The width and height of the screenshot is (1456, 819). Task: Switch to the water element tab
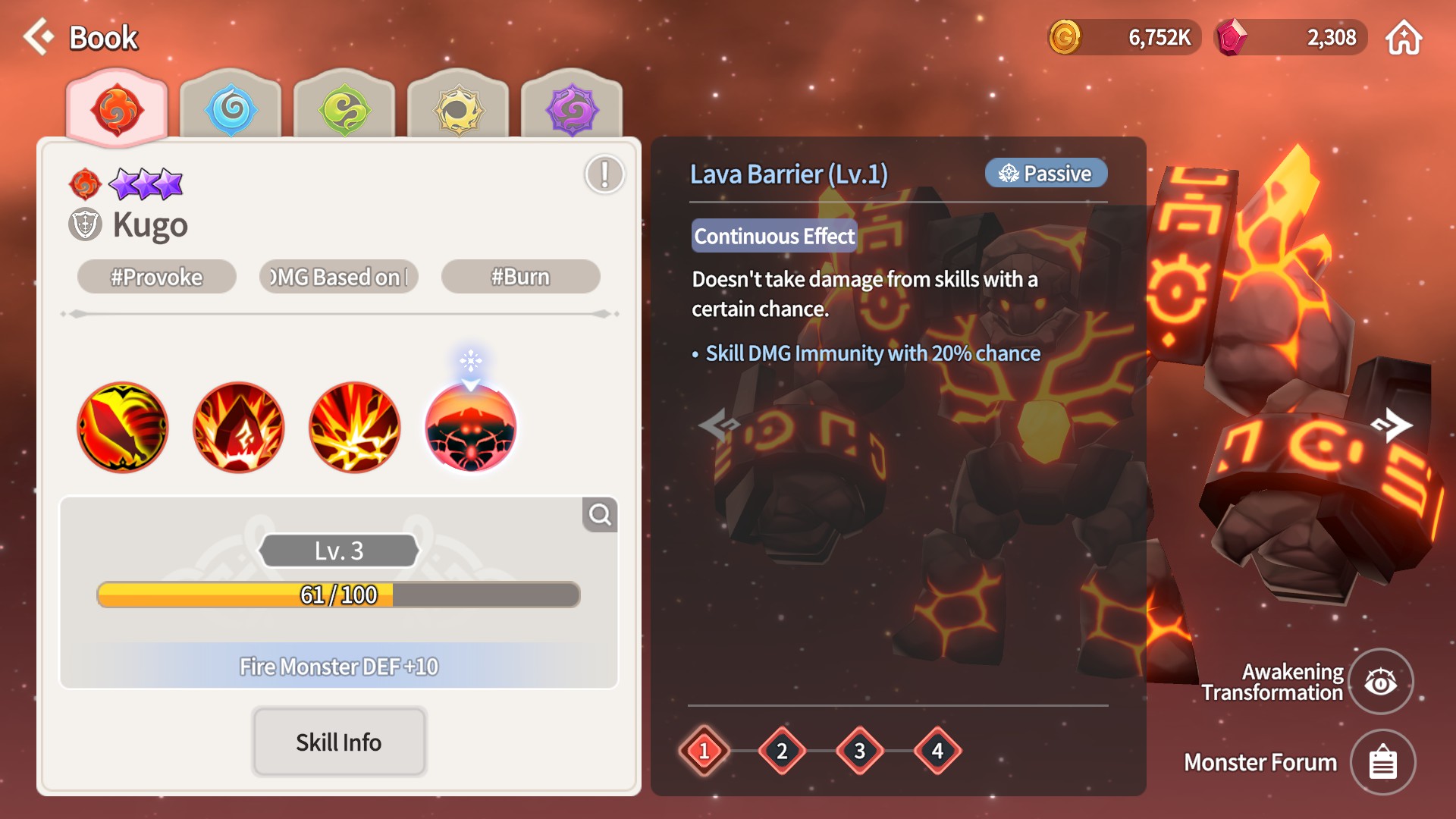point(231,110)
